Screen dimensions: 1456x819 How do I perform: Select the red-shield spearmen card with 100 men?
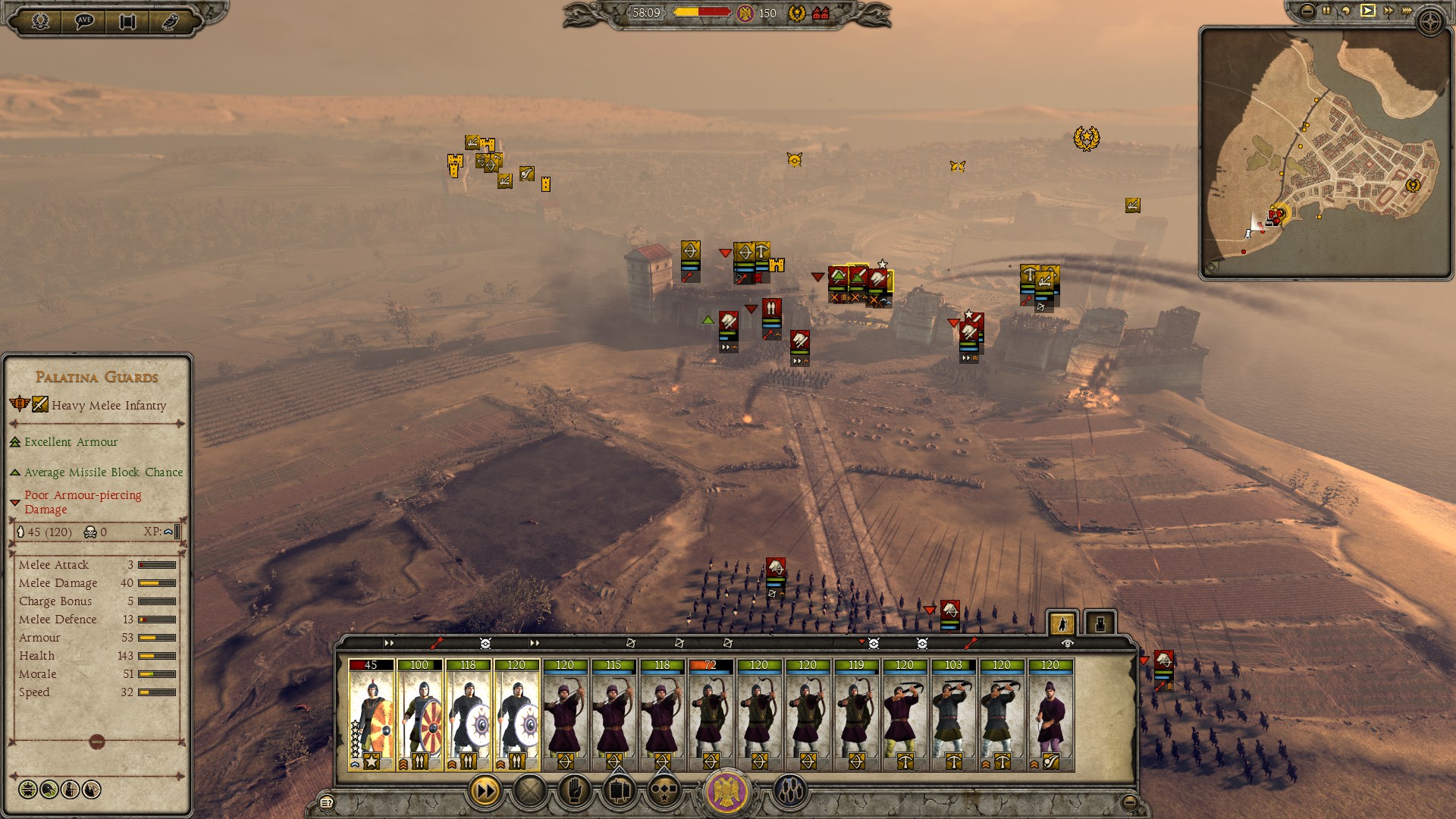pos(419,714)
